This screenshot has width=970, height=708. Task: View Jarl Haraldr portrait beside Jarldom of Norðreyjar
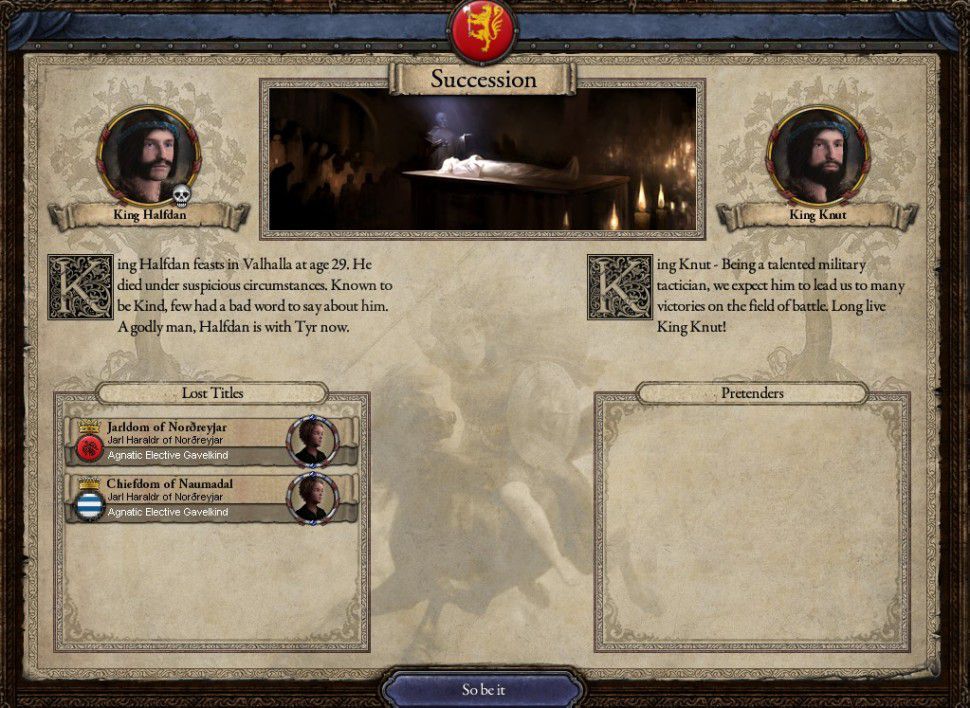pyautogui.click(x=312, y=441)
